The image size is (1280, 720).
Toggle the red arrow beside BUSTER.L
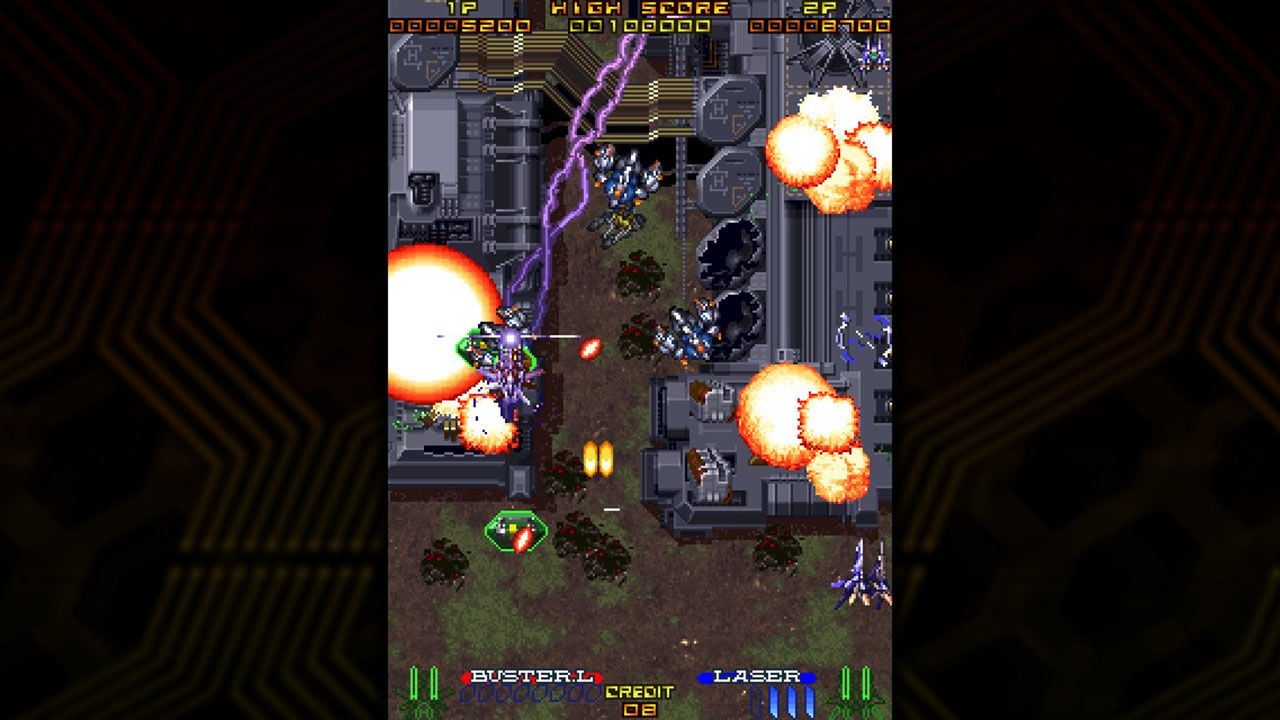(467, 677)
